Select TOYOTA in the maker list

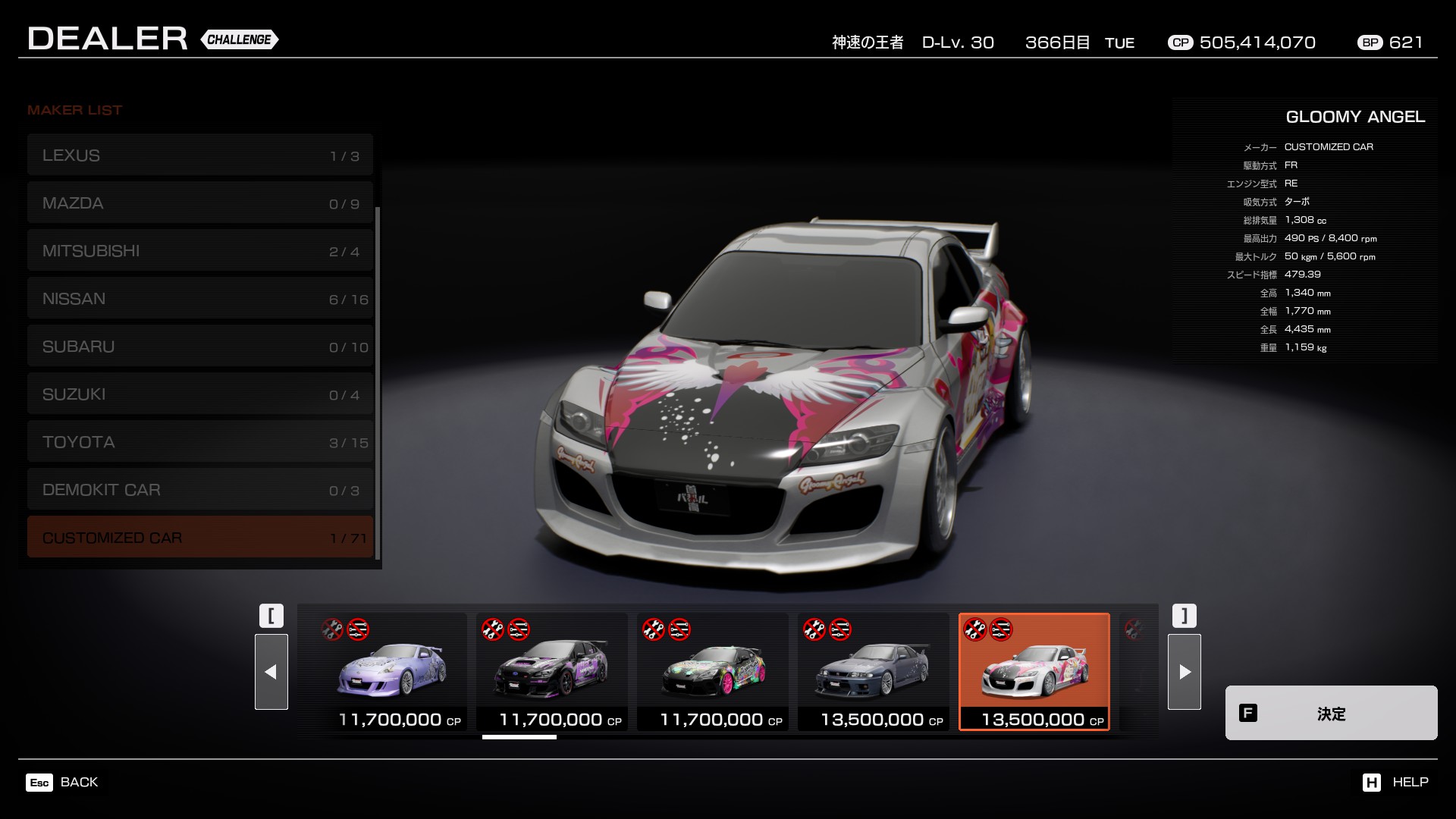(x=199, y=442)
